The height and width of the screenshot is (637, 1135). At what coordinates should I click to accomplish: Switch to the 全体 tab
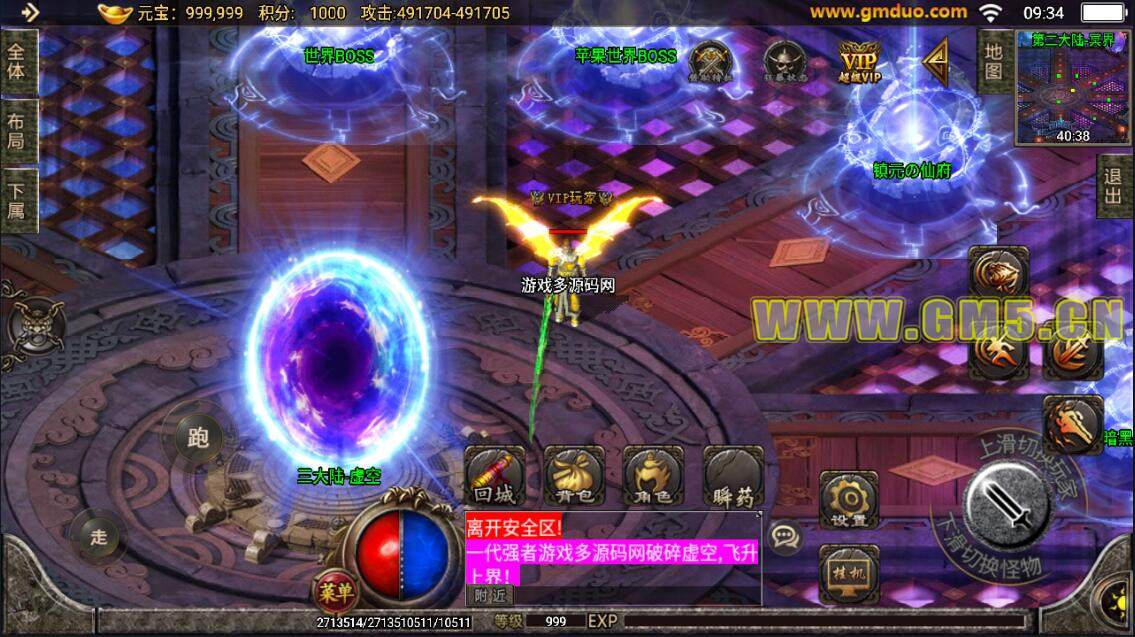coord(18,62)
